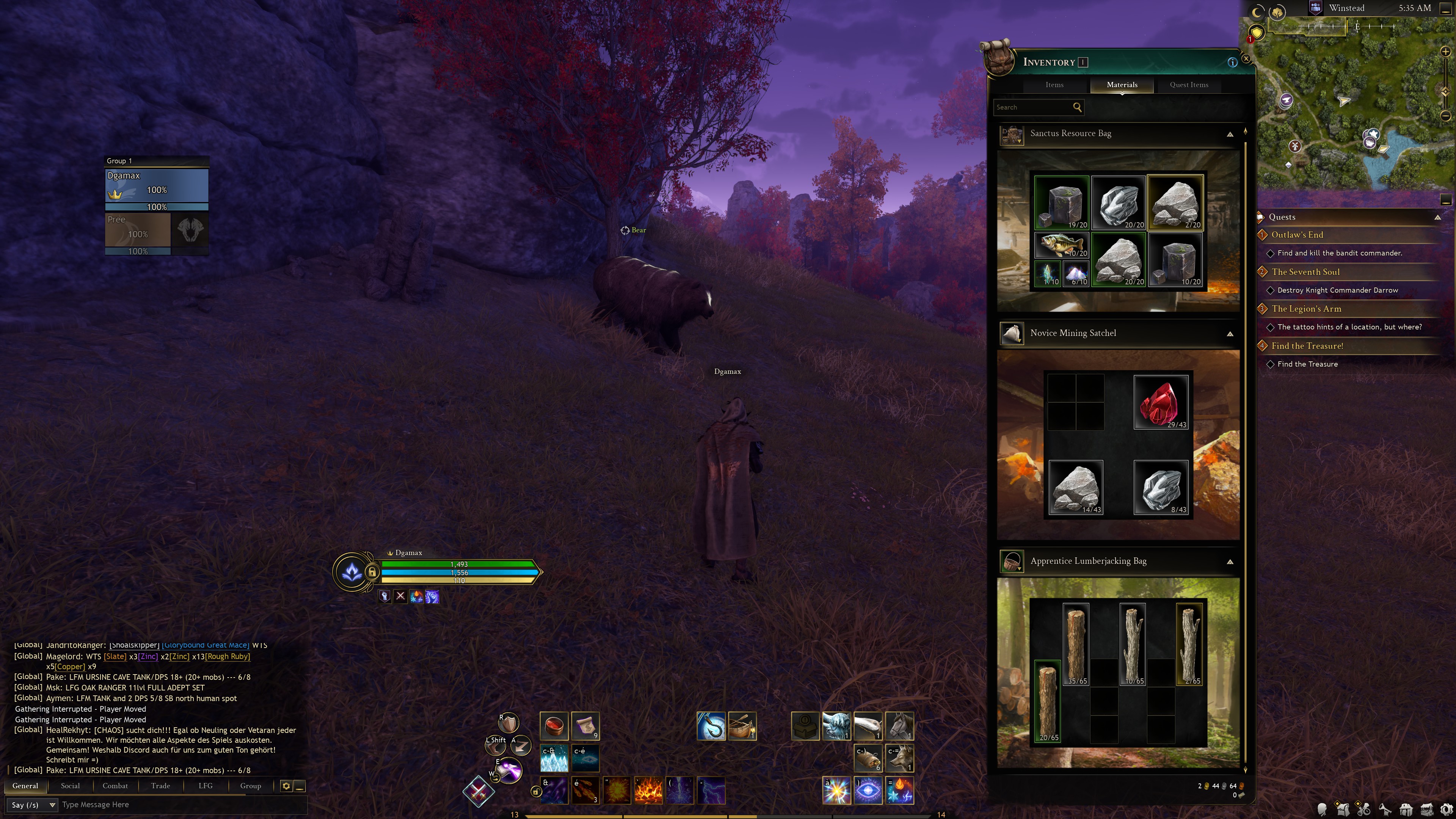Image resolution: width=1456 pixels, height=819 pixels.
Task: Select the fish item in Sanctus bag
Action: [x=1061, y=245]
